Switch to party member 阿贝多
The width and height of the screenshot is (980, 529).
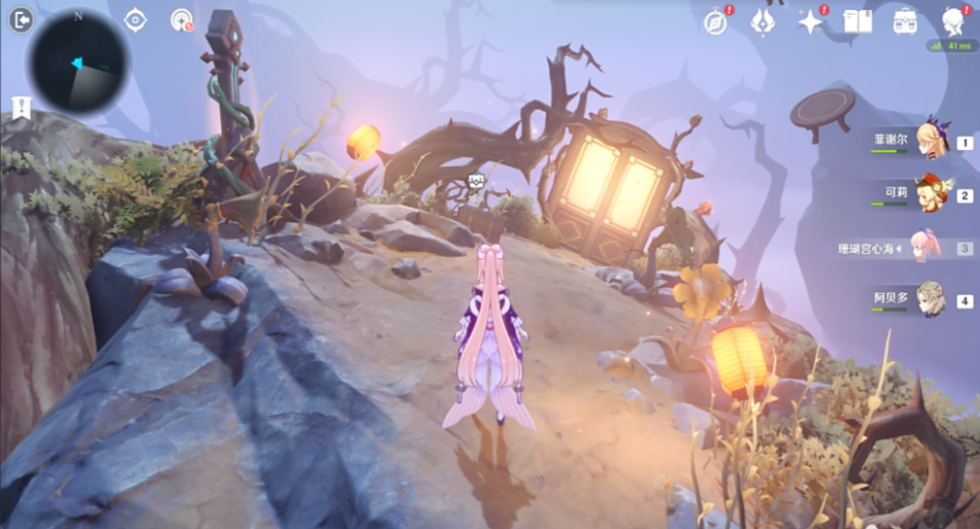point(932,300)
